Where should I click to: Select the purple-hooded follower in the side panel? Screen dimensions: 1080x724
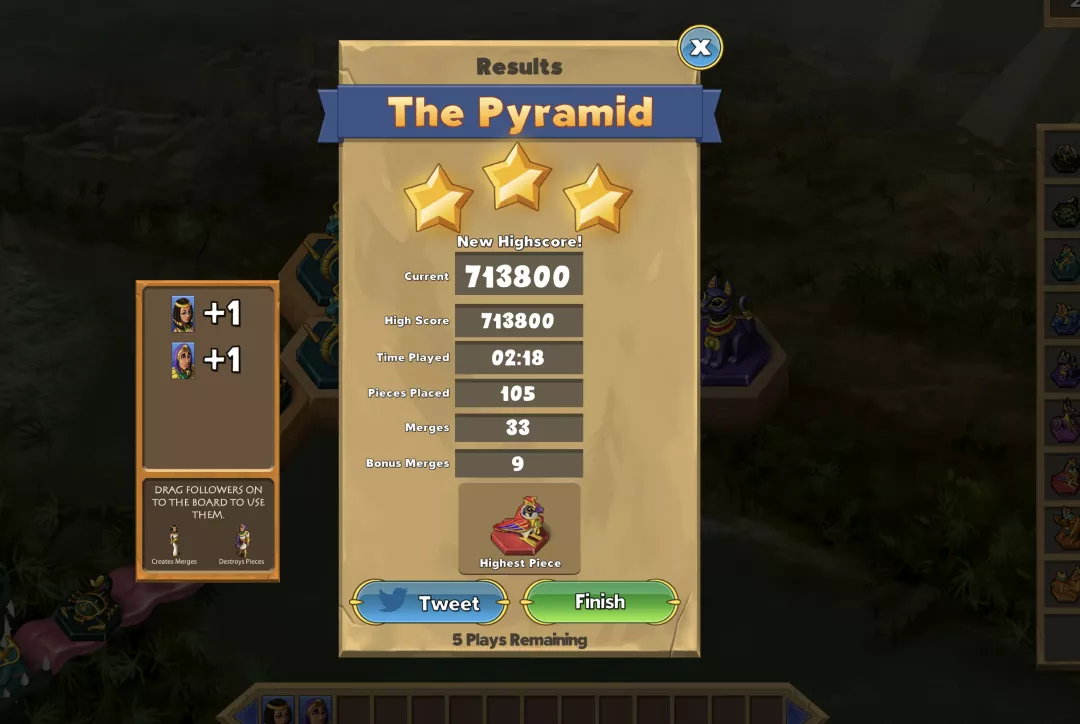point(183,360)
